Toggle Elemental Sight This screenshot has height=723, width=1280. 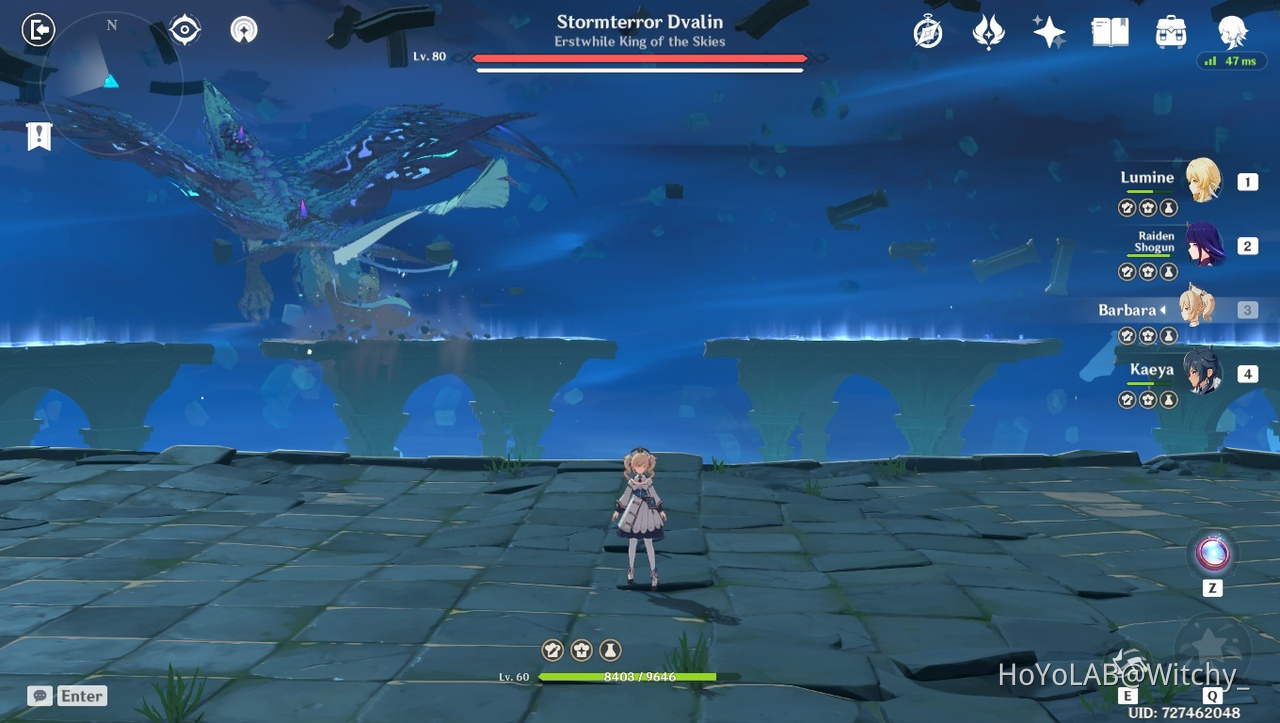(x=242, y=29)
